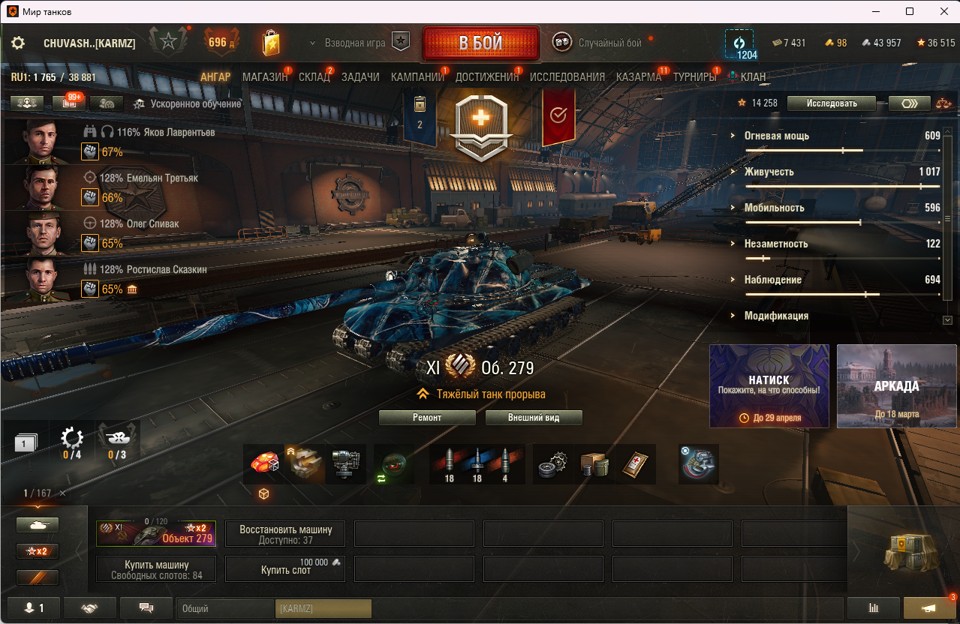Start battle with the В БОЙ button
This screenshot has width=960, height=624.
click(480, 44)
